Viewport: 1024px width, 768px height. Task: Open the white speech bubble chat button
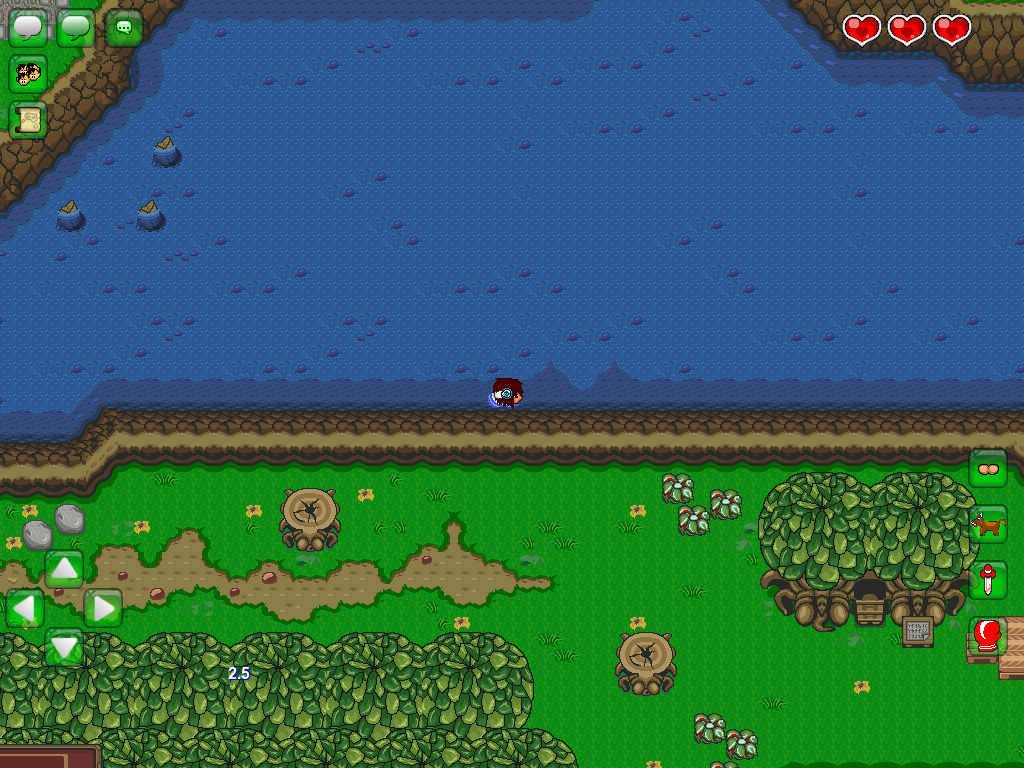[28, 27]
